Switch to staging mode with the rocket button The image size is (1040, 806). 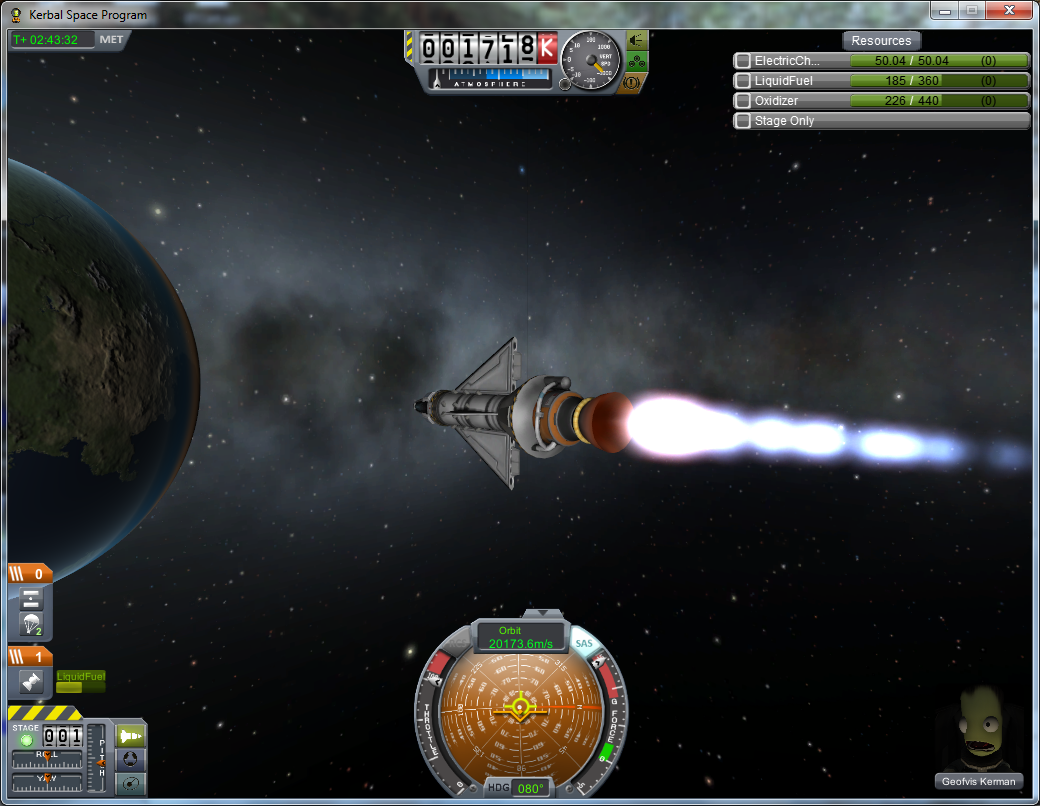click(131, 736)
